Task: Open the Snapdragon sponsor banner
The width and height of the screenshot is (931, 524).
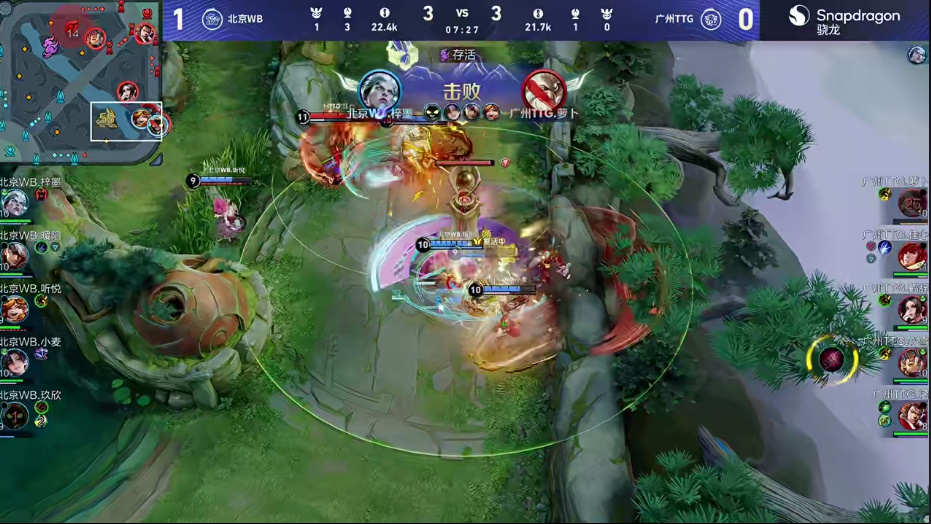Action: pyautogui.click(x=844, y=20)
